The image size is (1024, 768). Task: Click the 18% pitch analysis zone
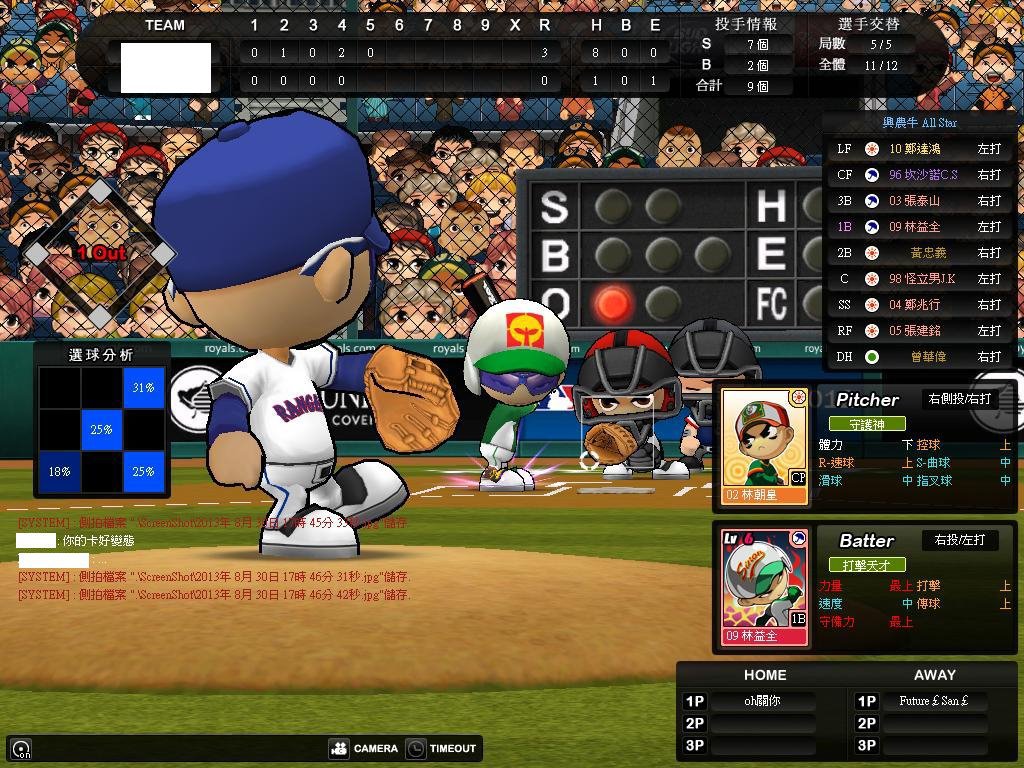(x=59, y=471)
